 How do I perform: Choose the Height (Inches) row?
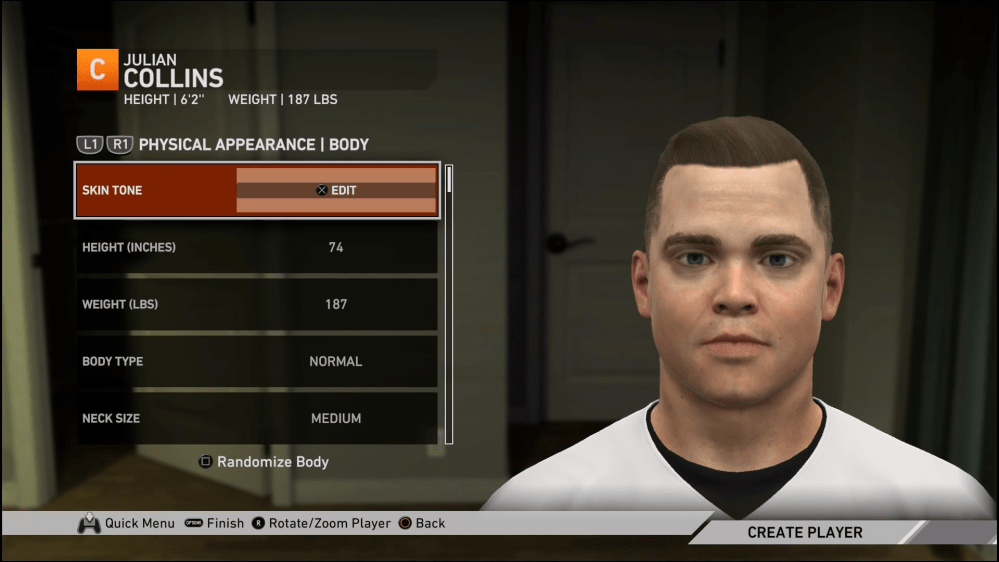pos(256,247)
